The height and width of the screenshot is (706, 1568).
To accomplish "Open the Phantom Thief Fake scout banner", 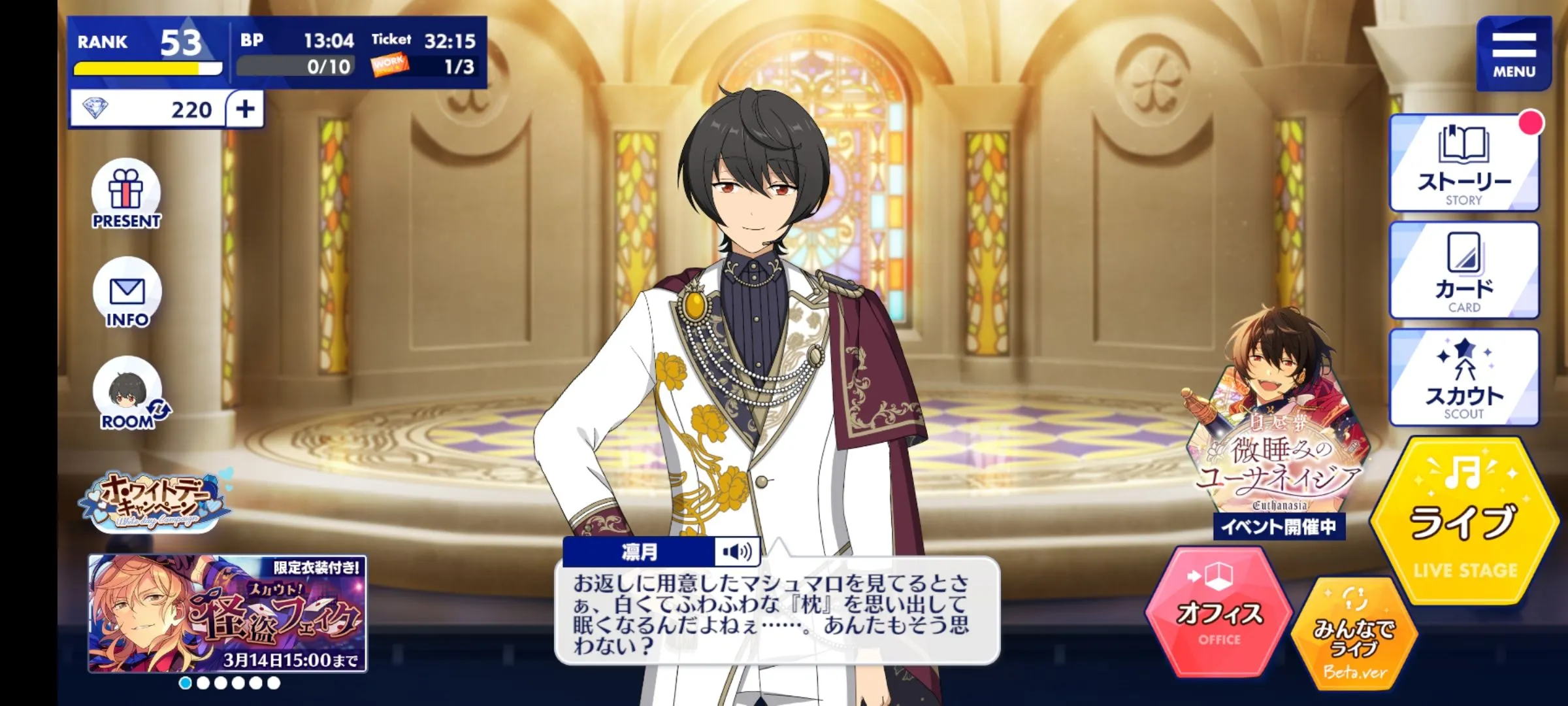I will pos(227,613).
